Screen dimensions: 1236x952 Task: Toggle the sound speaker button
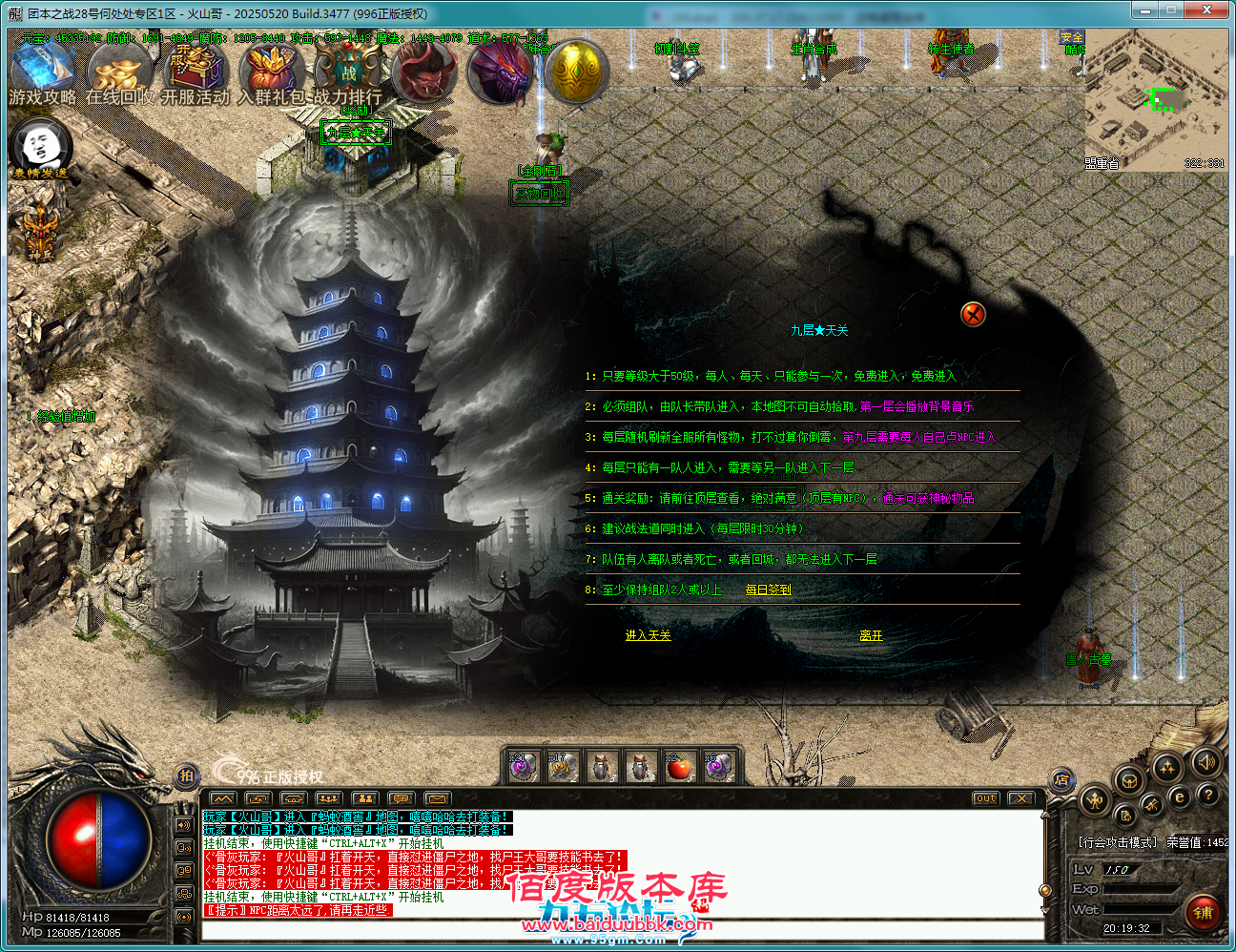pos(1205,761)
